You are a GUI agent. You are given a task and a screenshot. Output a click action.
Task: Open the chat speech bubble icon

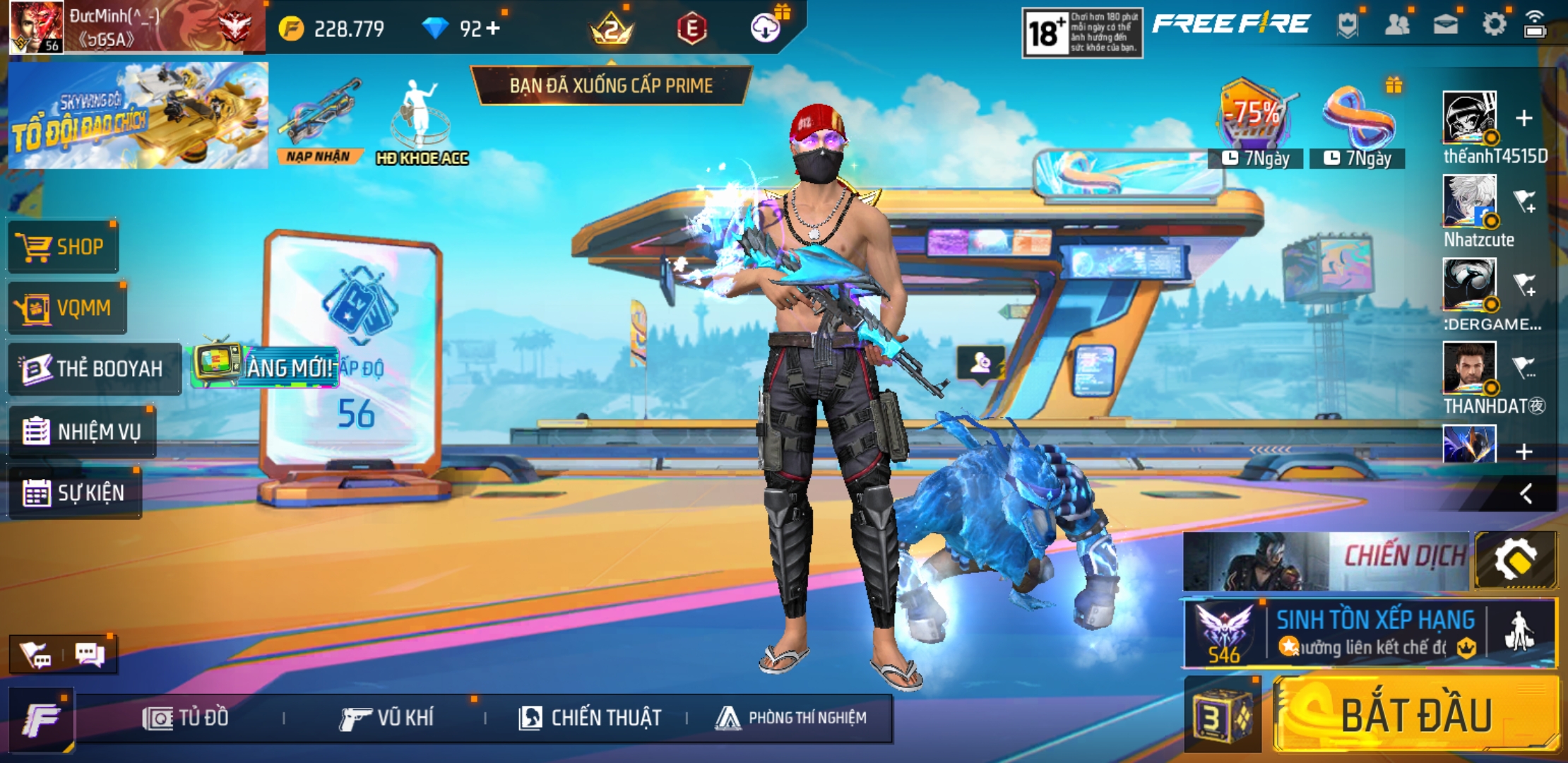[90, 655]
